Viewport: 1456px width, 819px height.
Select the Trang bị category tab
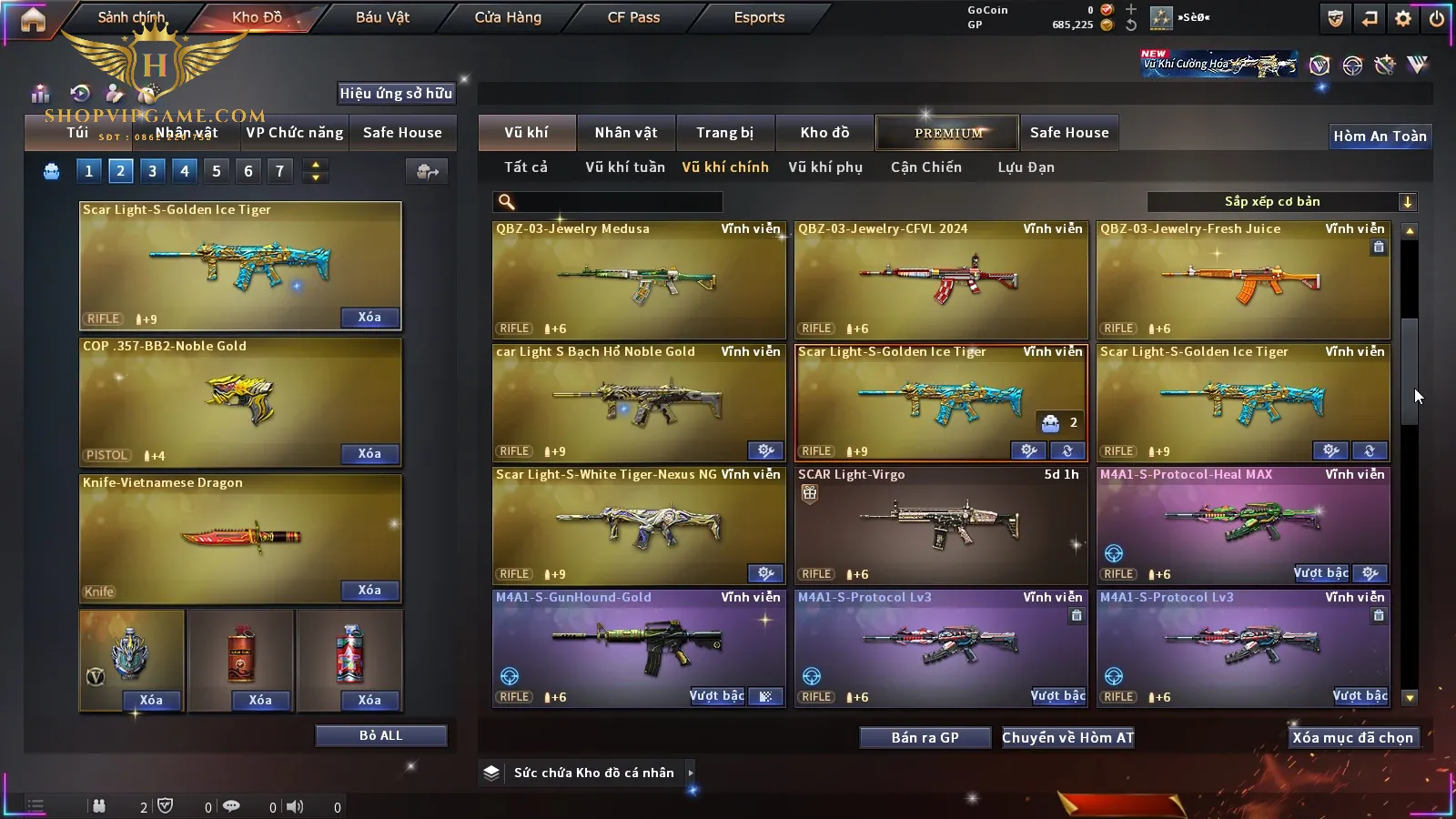click(724, 133)
